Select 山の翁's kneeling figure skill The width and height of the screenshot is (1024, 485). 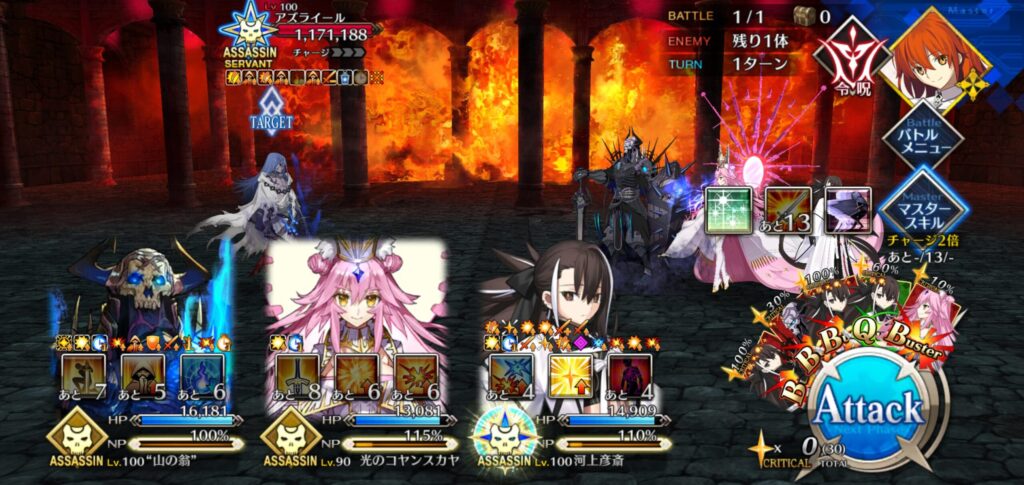86,374
